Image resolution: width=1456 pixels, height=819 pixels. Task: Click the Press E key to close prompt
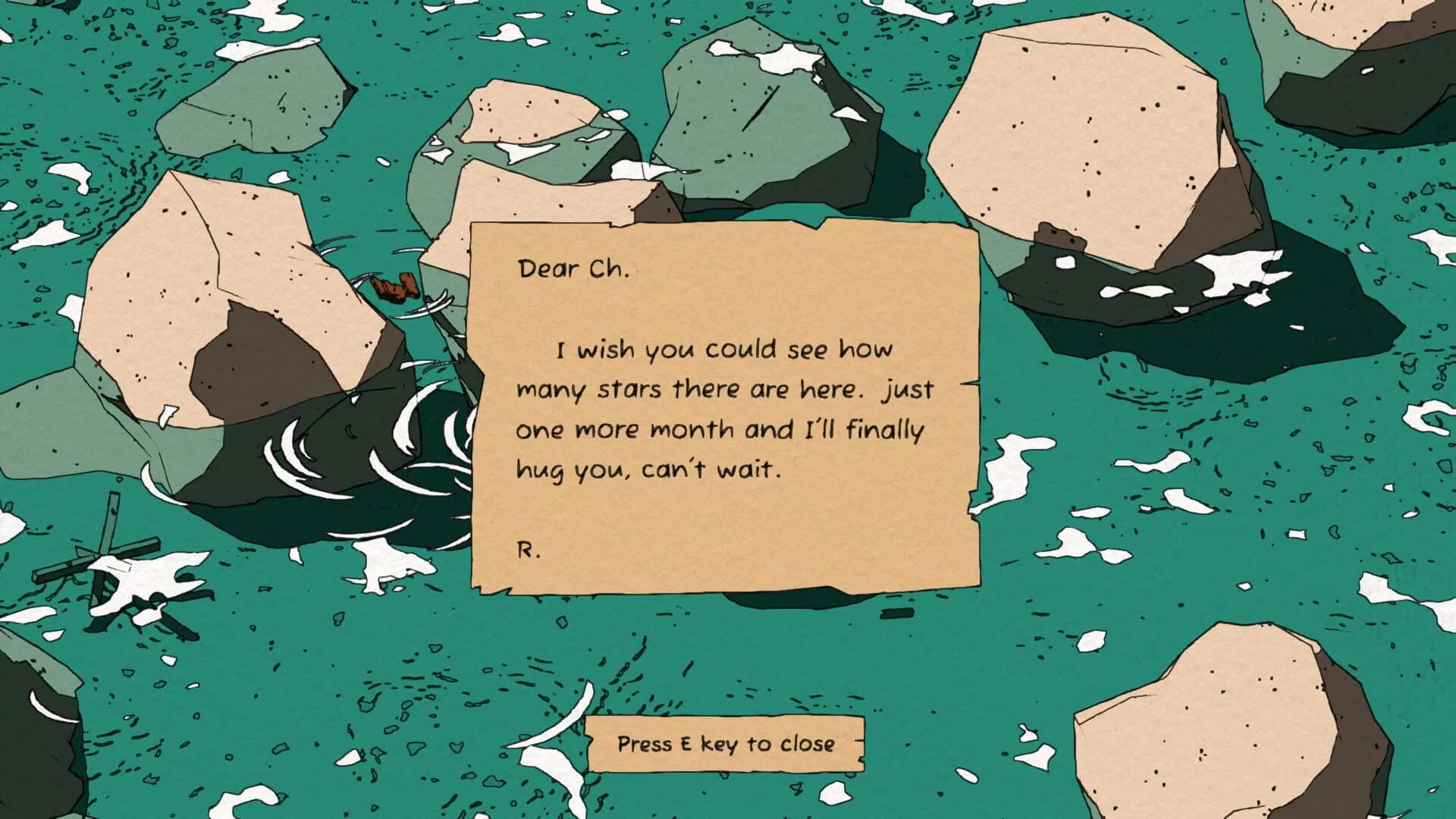coord(726,745)
